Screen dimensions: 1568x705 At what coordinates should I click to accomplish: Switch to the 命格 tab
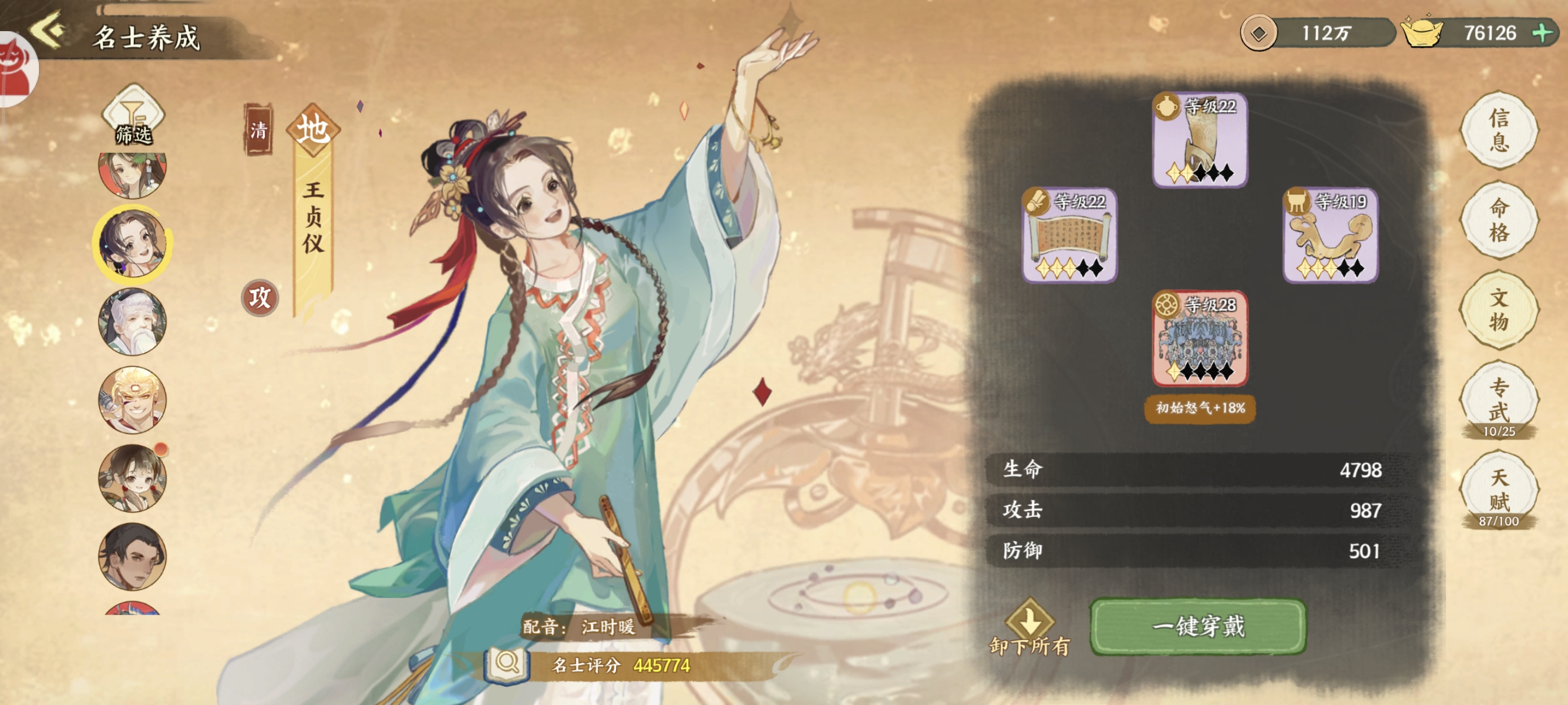[1499, 220]
